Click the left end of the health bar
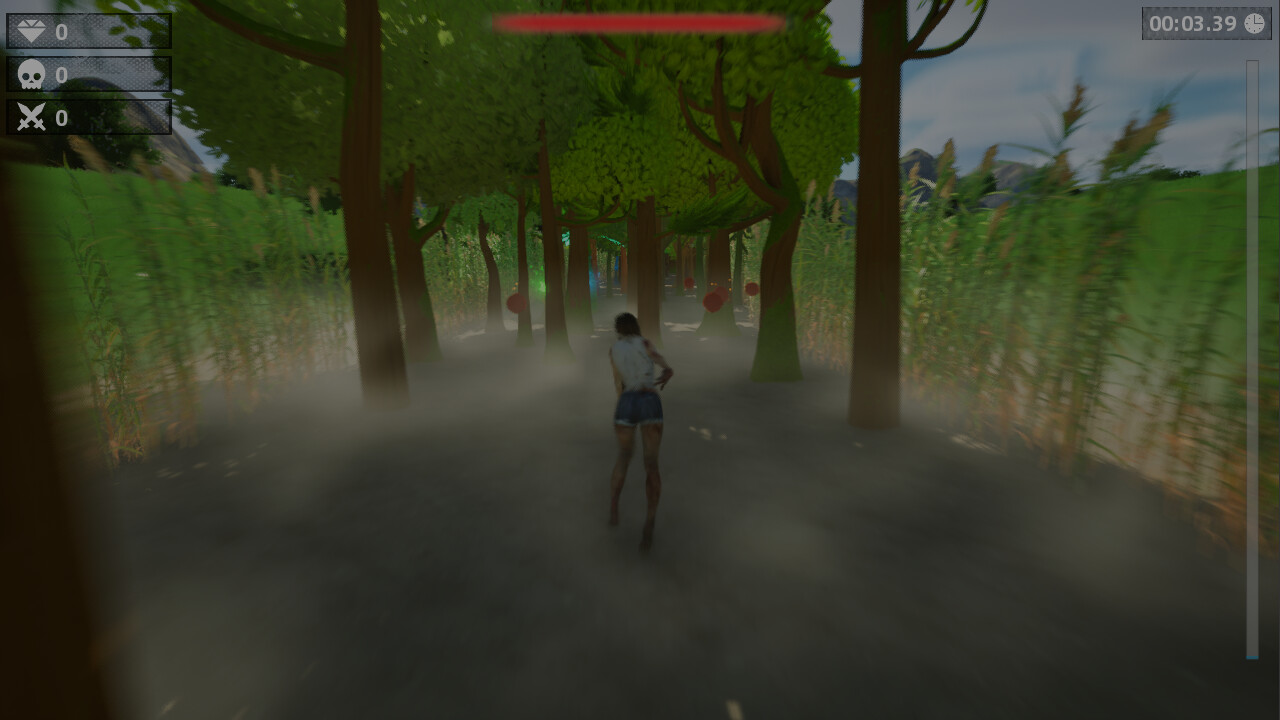The width and height of the screenshot is (1280, 720). tap(502, 23)
